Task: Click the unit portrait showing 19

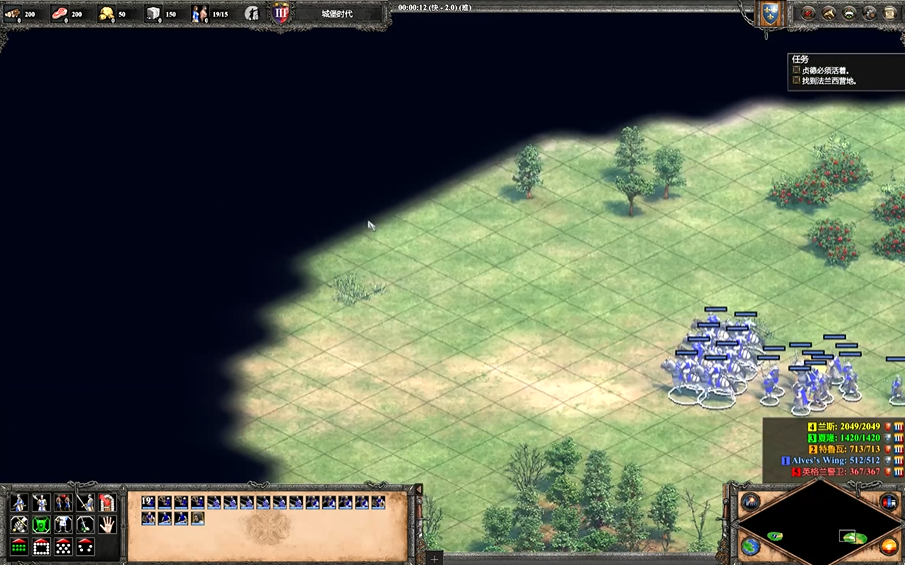Action: click(149, 502)
